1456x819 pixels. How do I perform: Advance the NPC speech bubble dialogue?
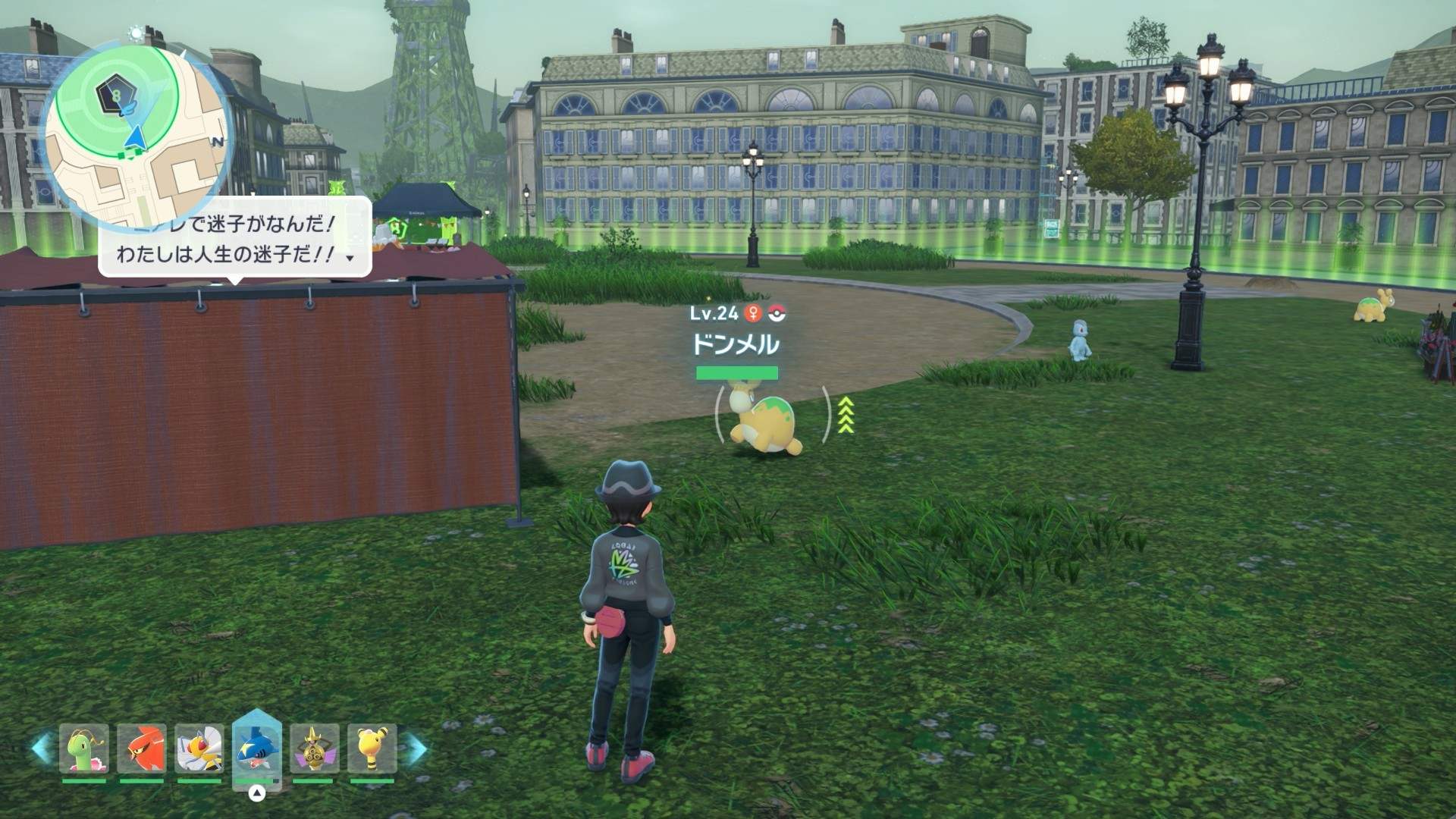click(x=350, y=258)
